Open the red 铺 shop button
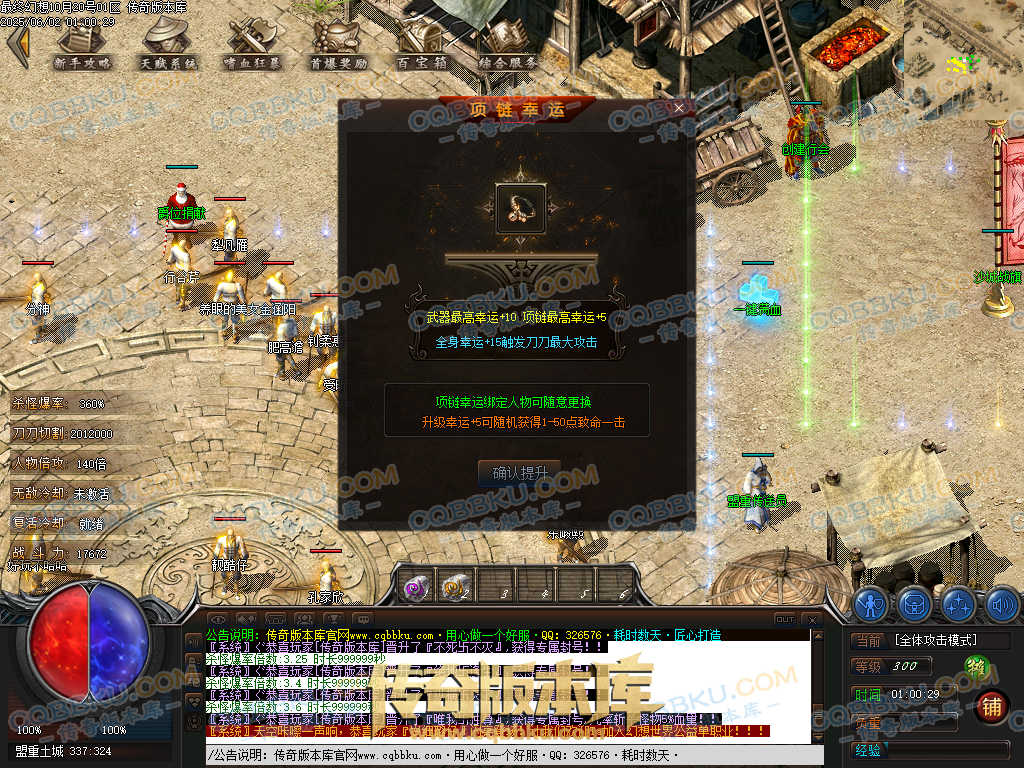Viewport: 1024px width, 768px height. tap(991, 707)
